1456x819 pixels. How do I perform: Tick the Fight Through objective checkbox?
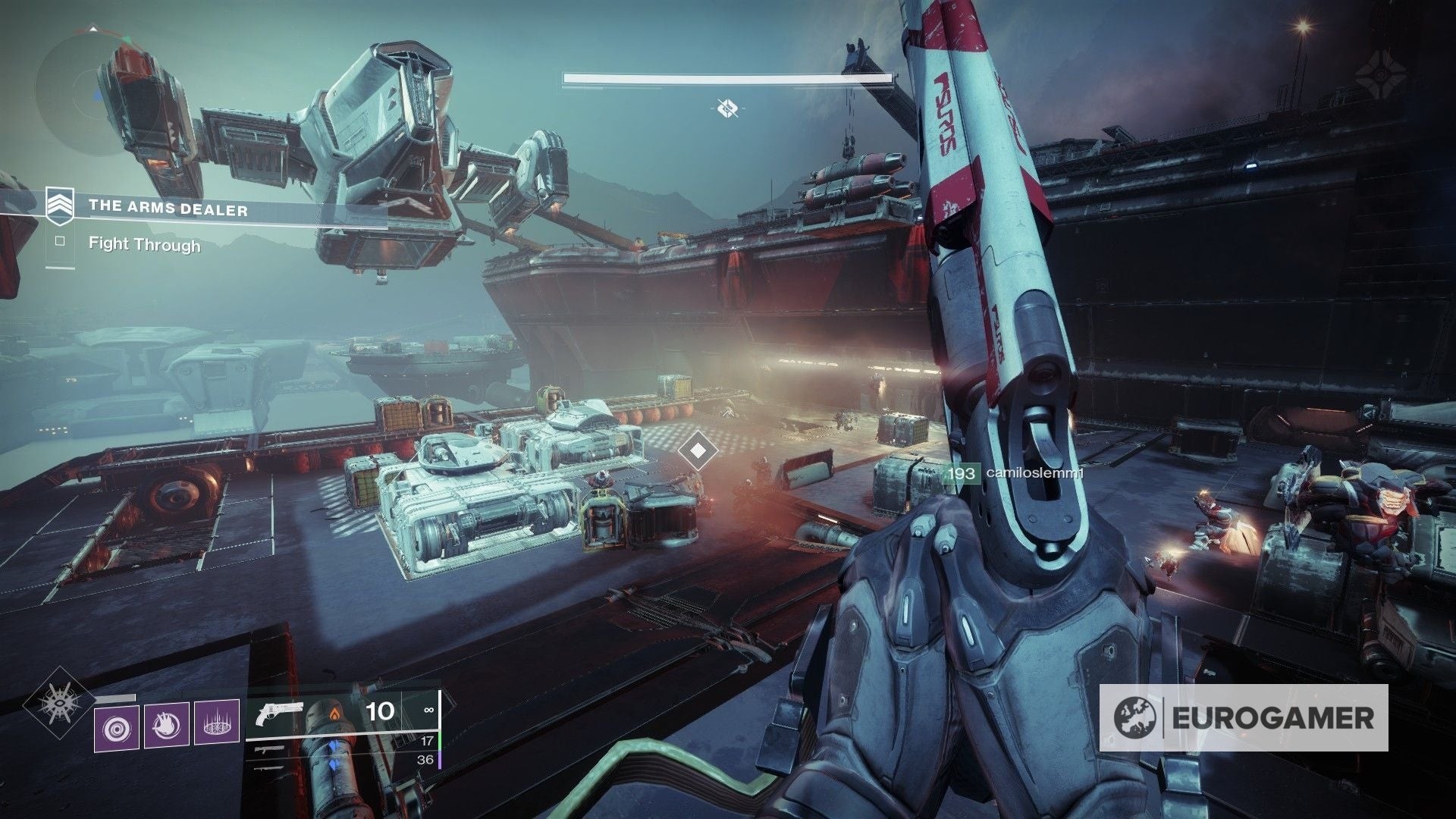[x=61, y=241]
